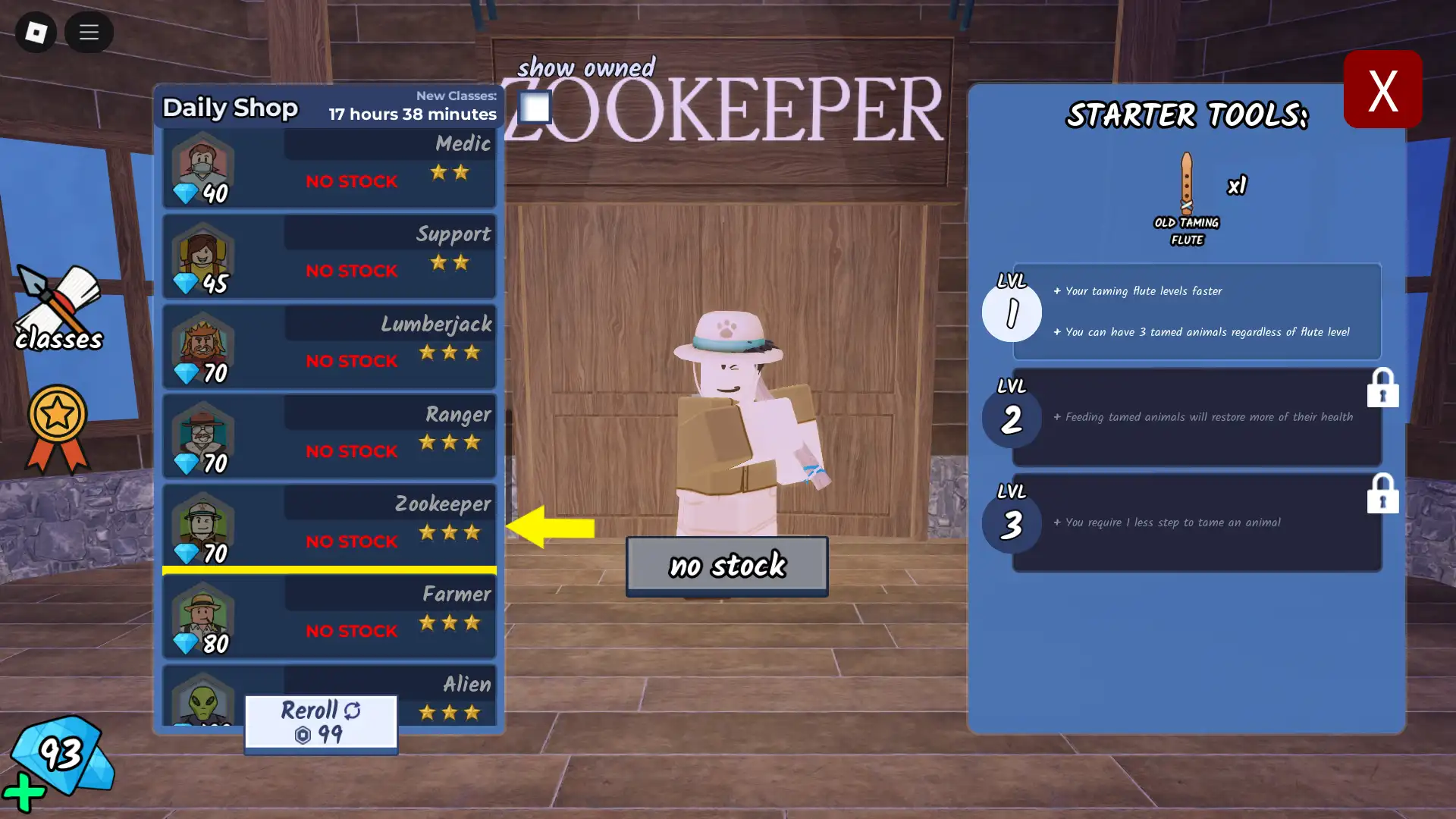Reroll the Daily Shop for 99 Robux

tap(321, 723)
